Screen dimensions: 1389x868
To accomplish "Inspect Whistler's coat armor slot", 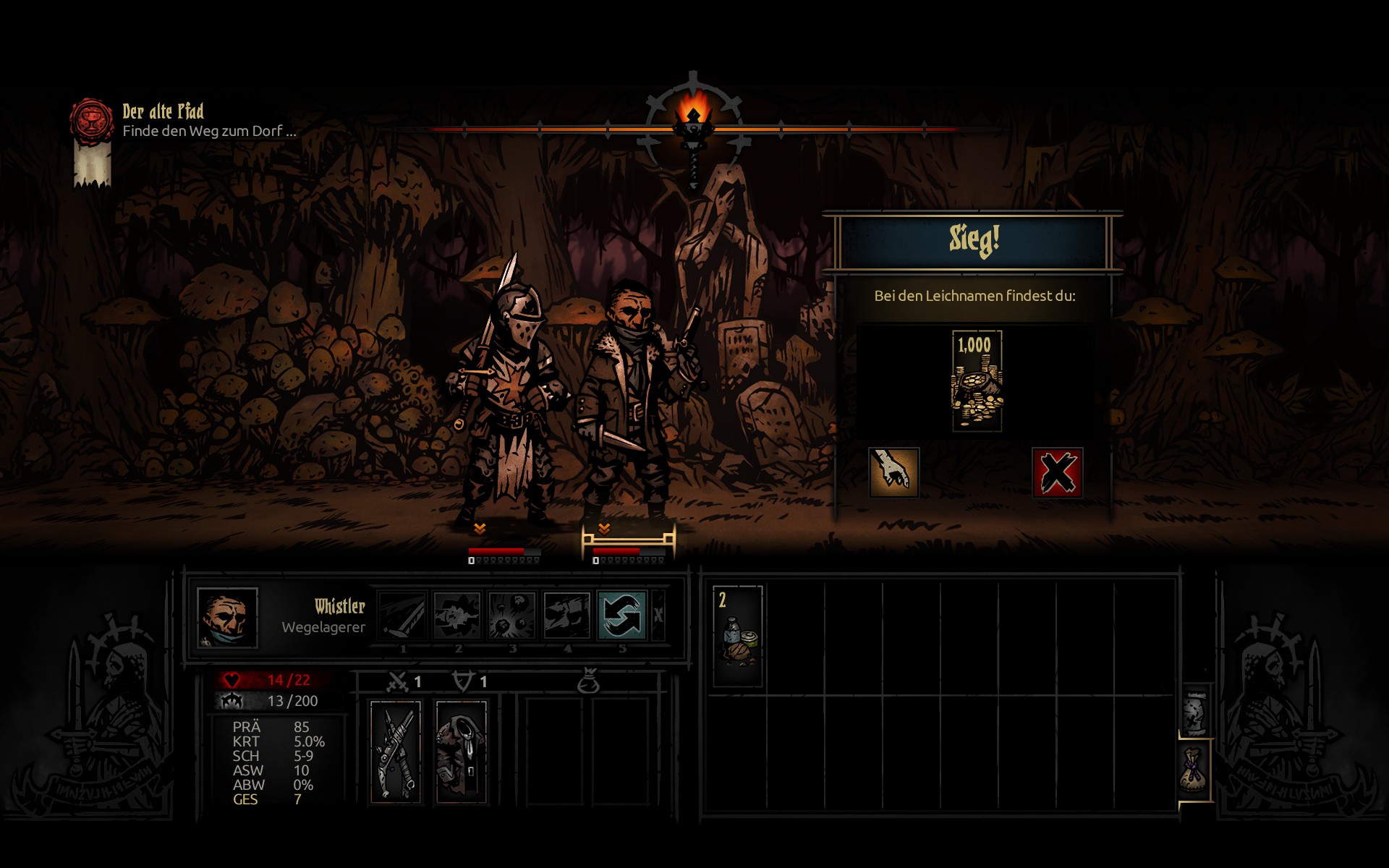I will point(461,751).
